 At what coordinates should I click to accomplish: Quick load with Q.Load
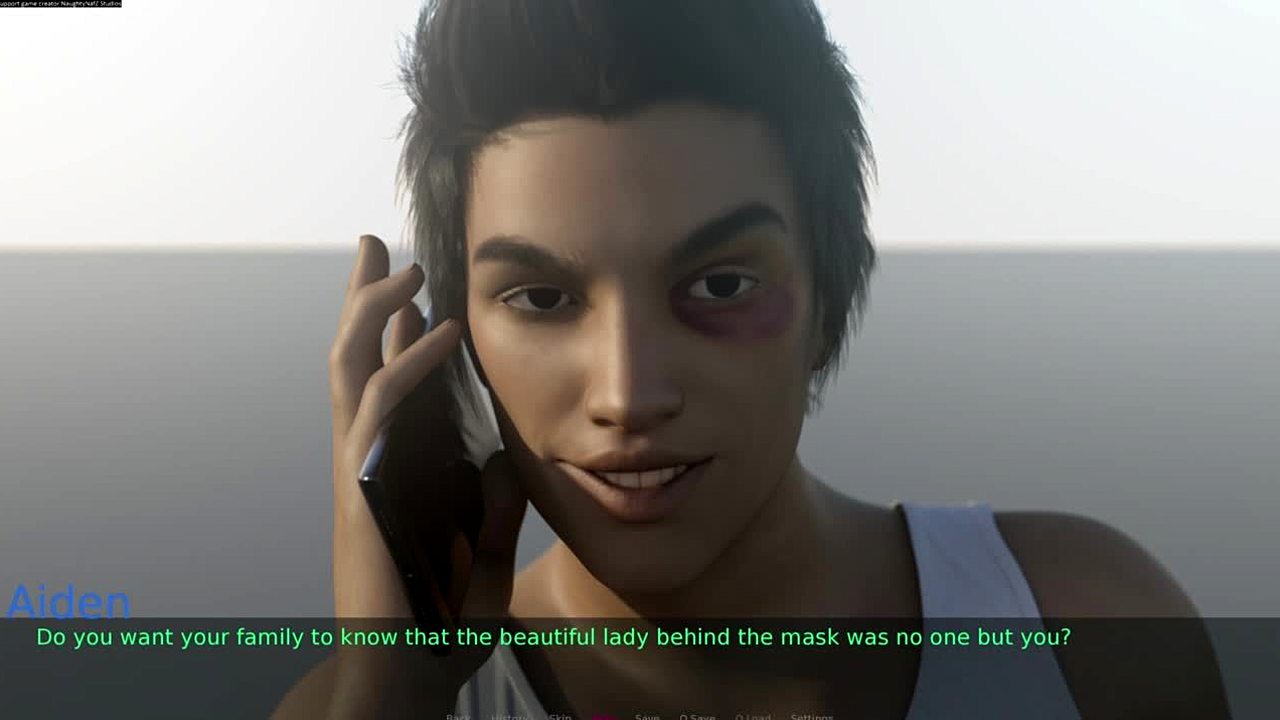[753, 716]
